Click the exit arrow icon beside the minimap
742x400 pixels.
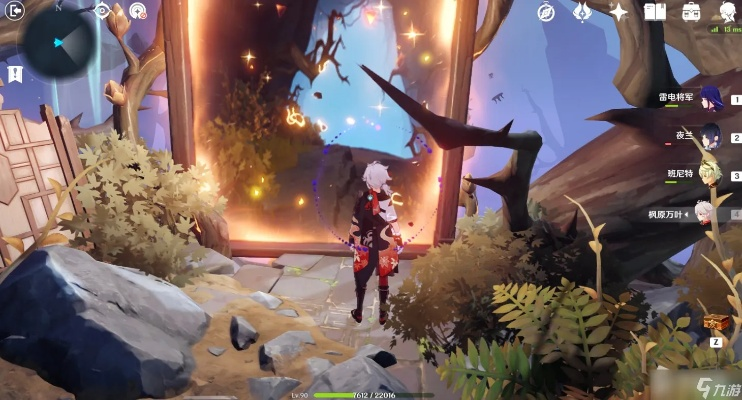point(15,12)
